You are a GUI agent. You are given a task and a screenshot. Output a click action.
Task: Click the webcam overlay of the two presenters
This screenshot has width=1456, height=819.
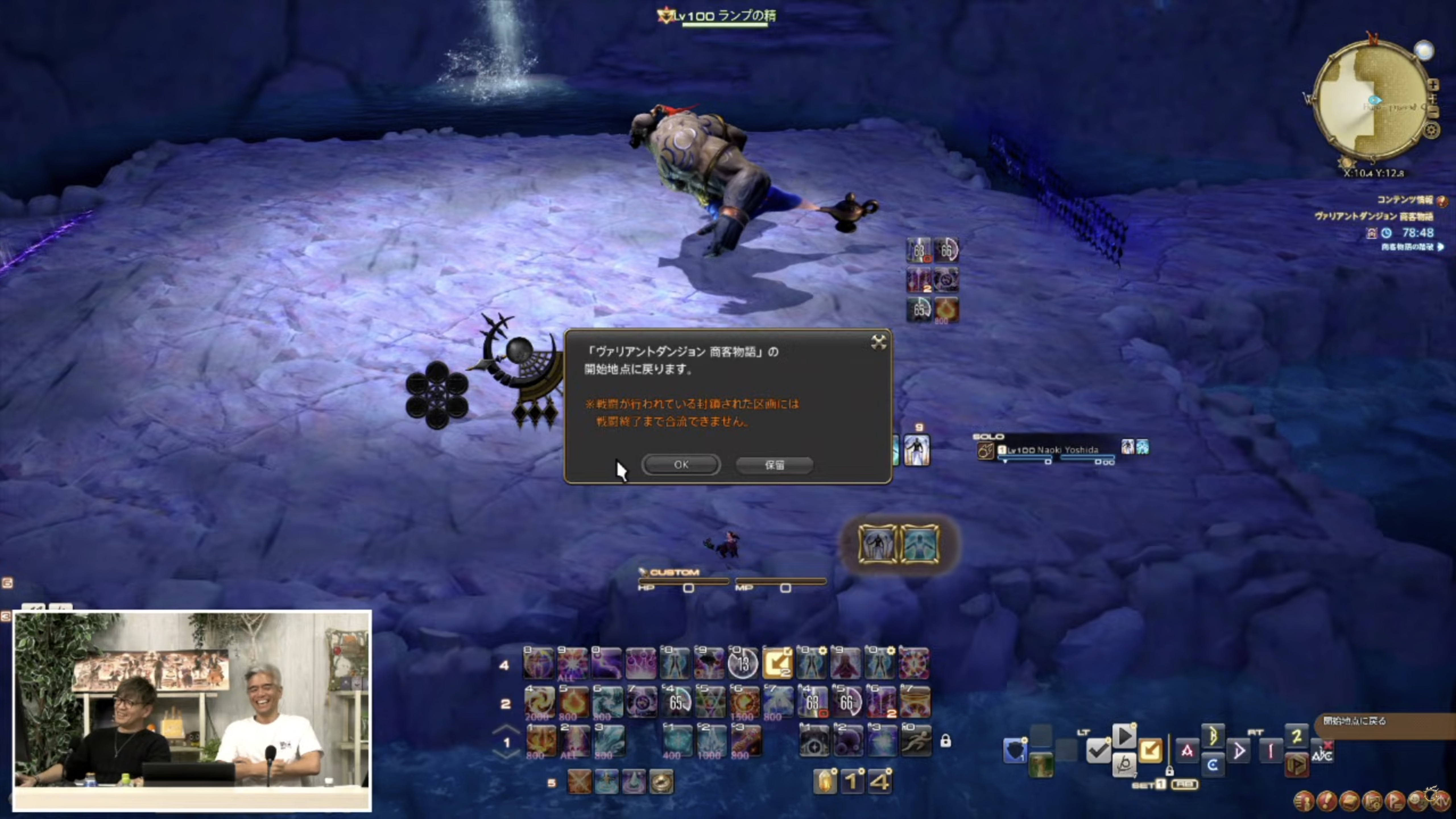click(192, 711)
